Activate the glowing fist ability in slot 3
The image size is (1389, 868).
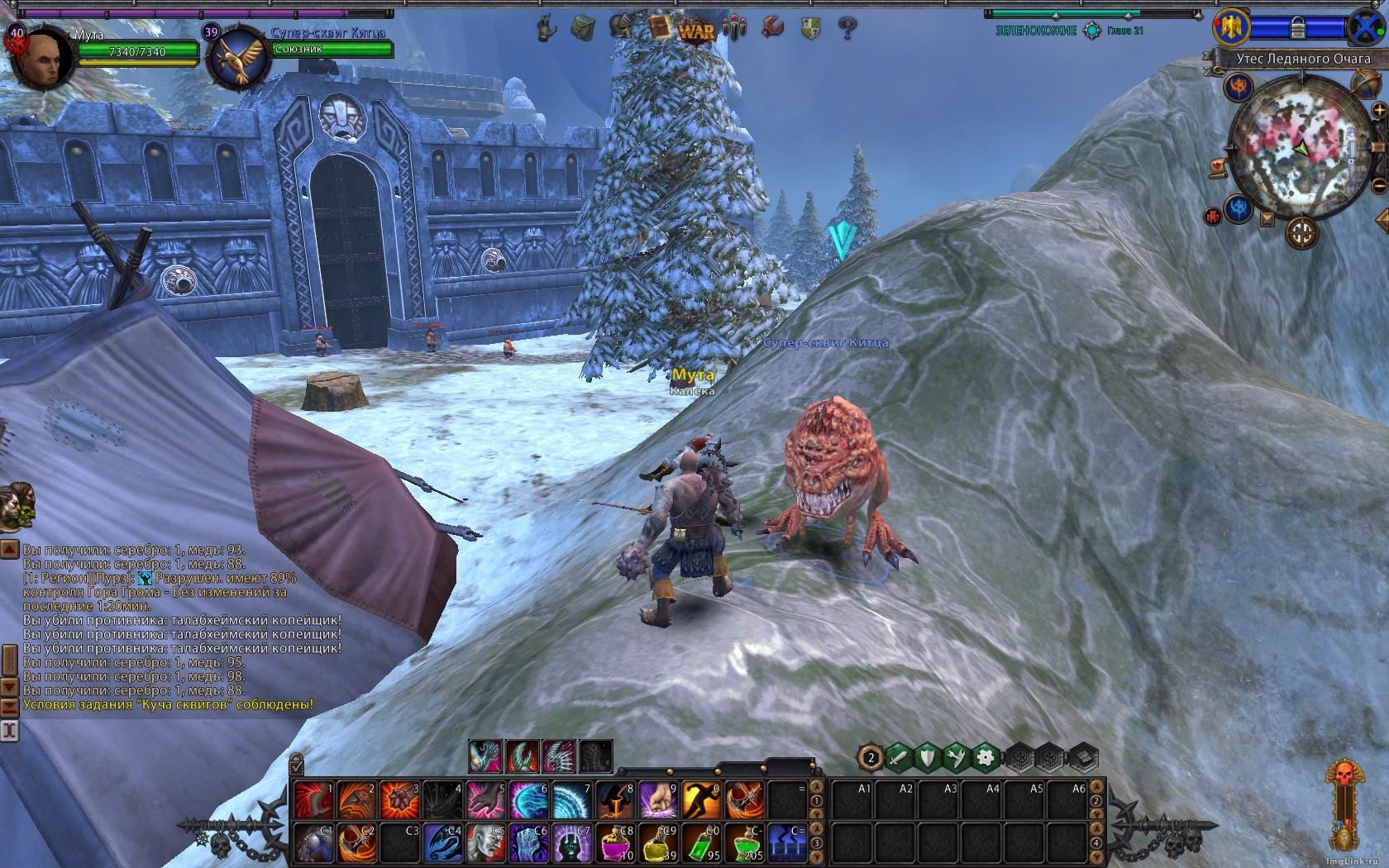[x=400, y=800]
